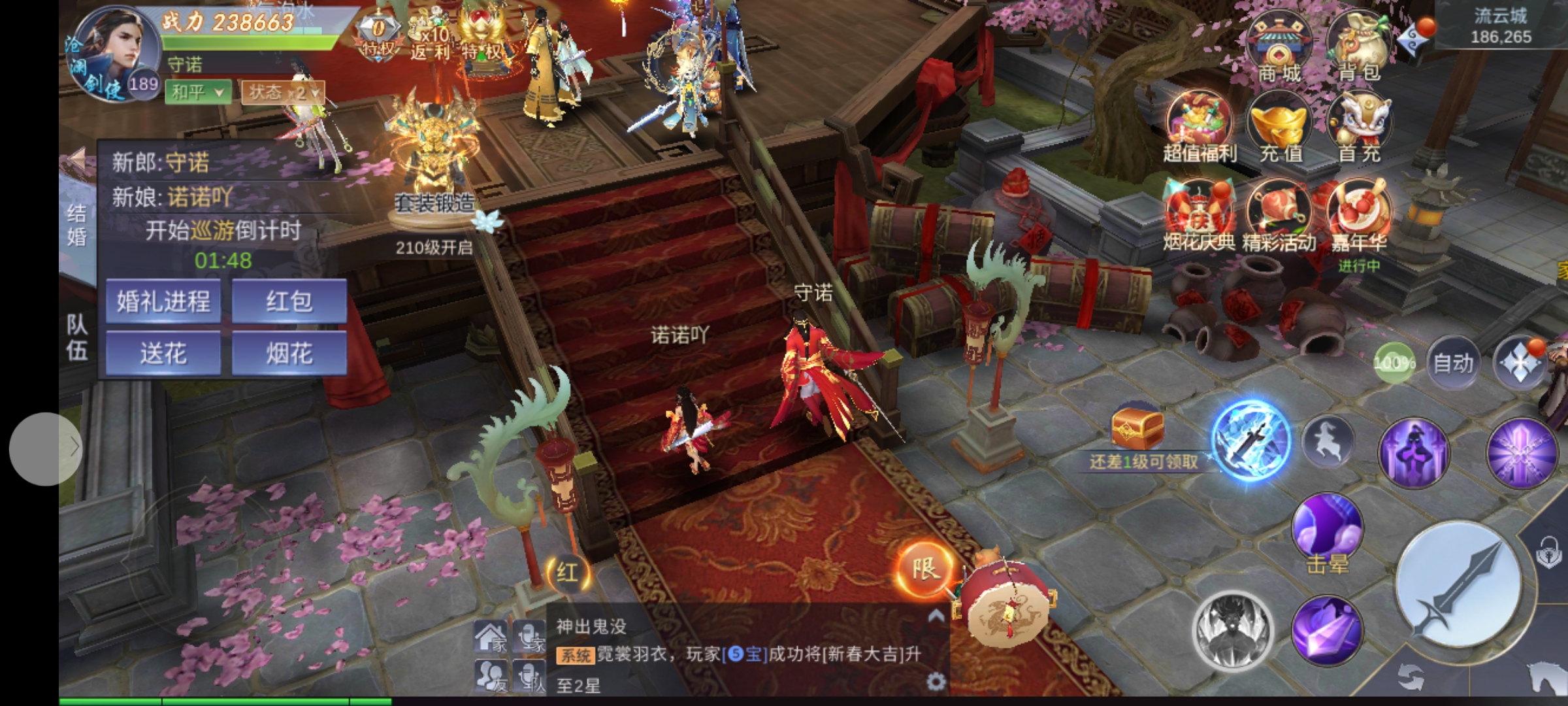1568x706 pixels.
Task: Launch fireworks with the 烟花 button
Action: [289, 354]
